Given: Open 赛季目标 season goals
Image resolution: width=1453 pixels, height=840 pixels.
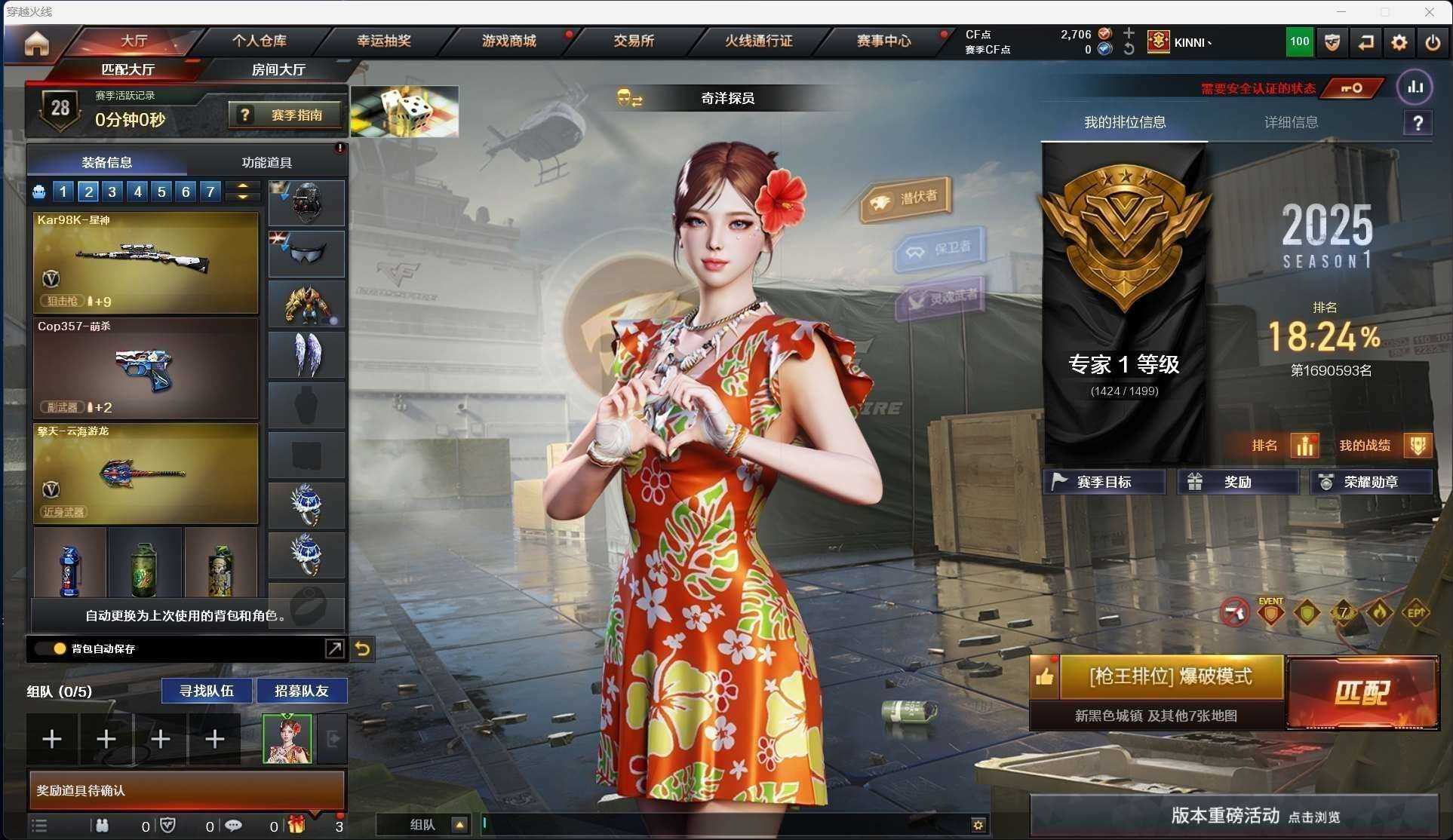Looking at the screenshot, I should pos(1104,482).
